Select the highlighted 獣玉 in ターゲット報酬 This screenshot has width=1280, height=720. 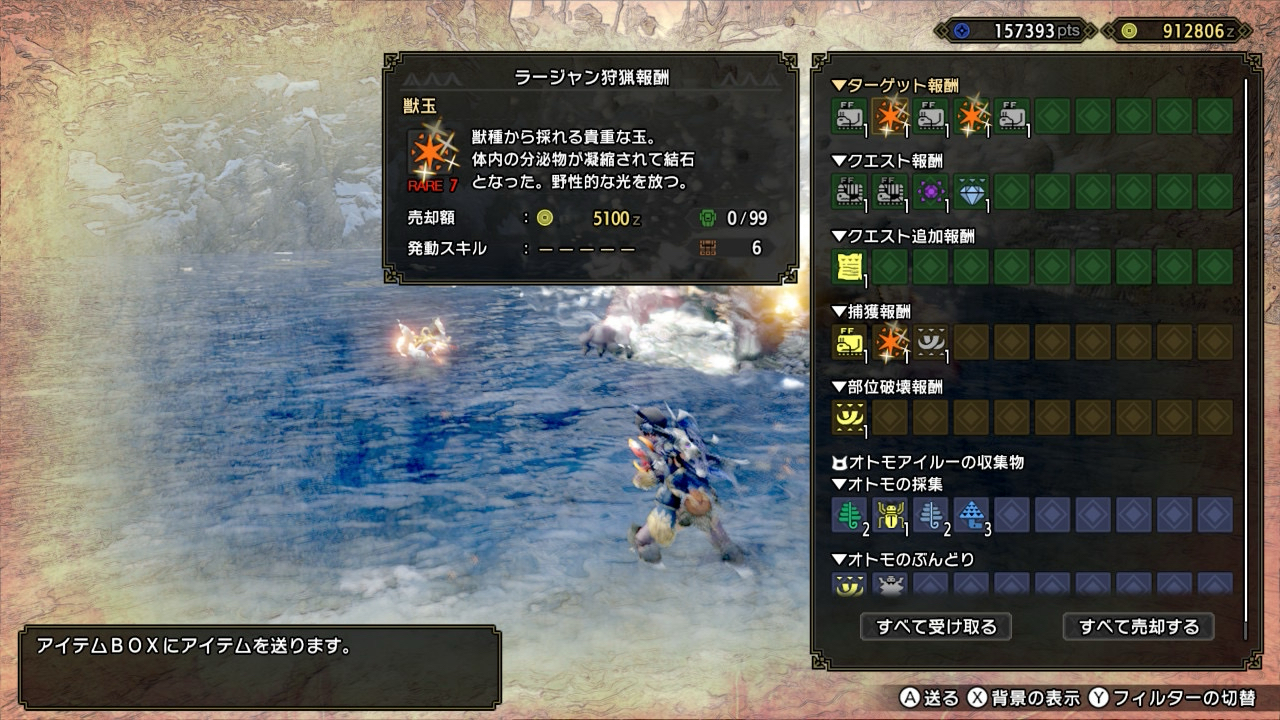[x=890, y=117]
